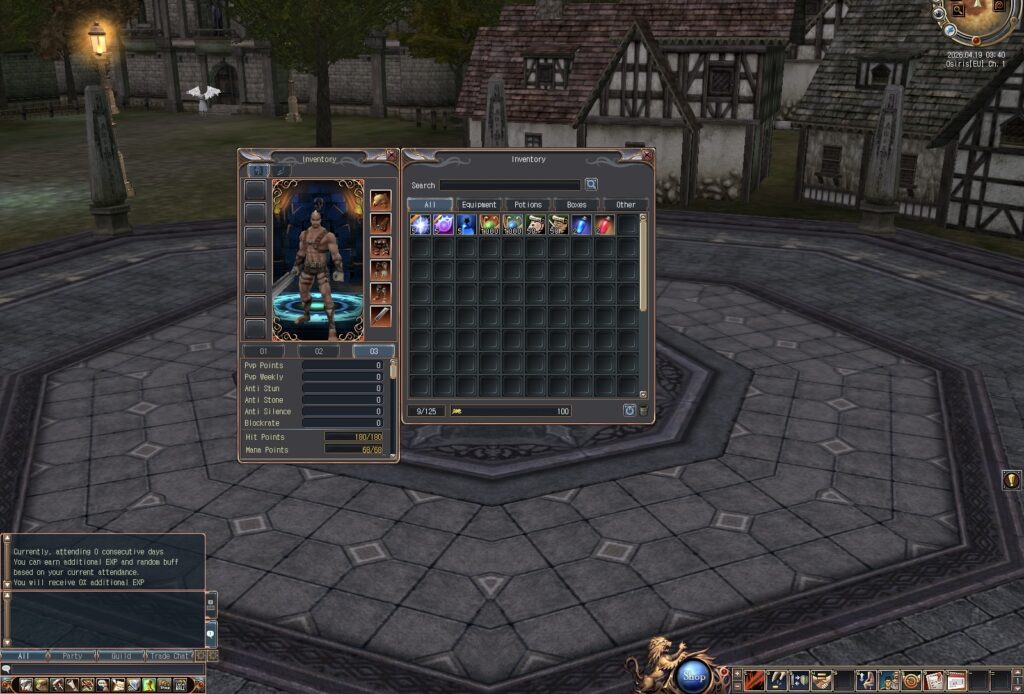1024x694 pixels.
Task: Show All inventory items tab
Action: [430, 205]
